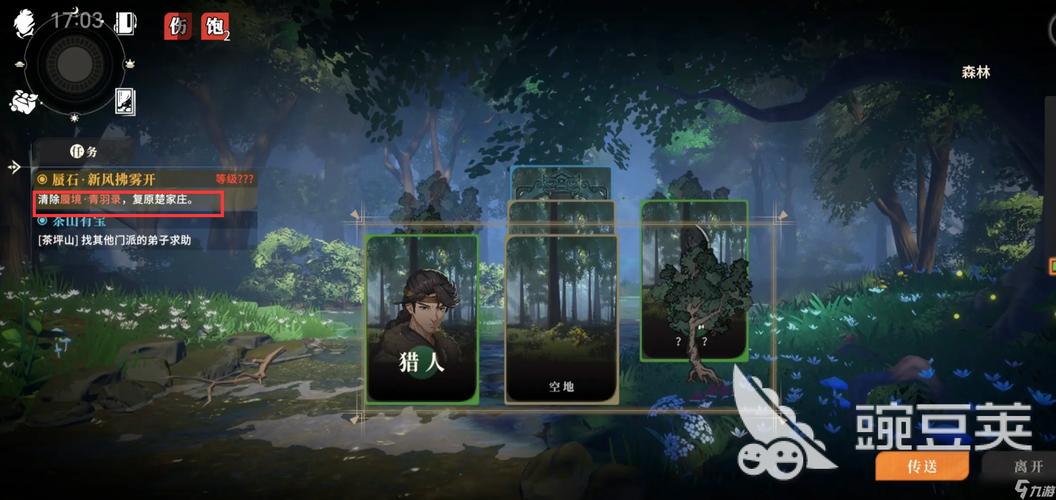Open the journal book icon beside the clock
This screenshot has width=1056, height=500.
point(126,23)
